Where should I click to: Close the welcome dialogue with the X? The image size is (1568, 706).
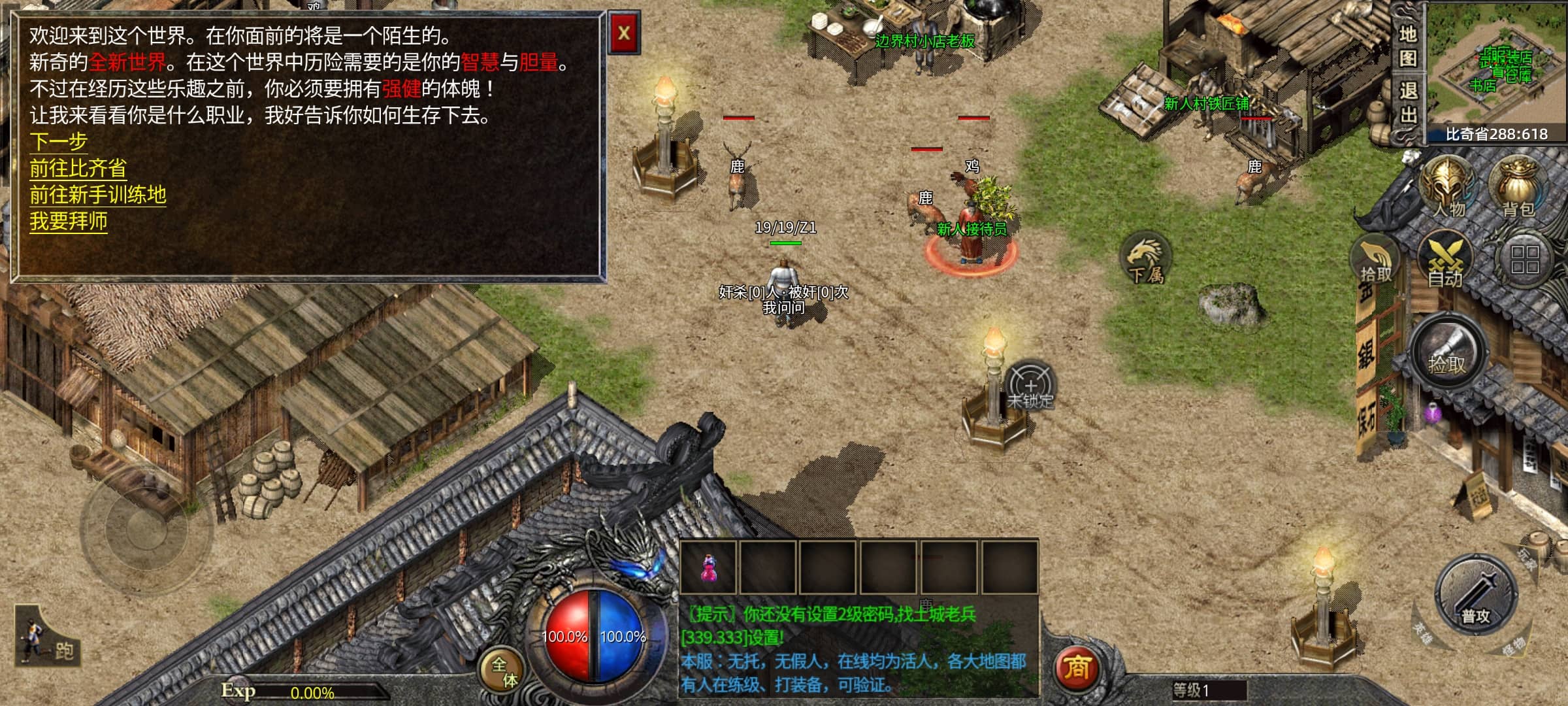624,33
